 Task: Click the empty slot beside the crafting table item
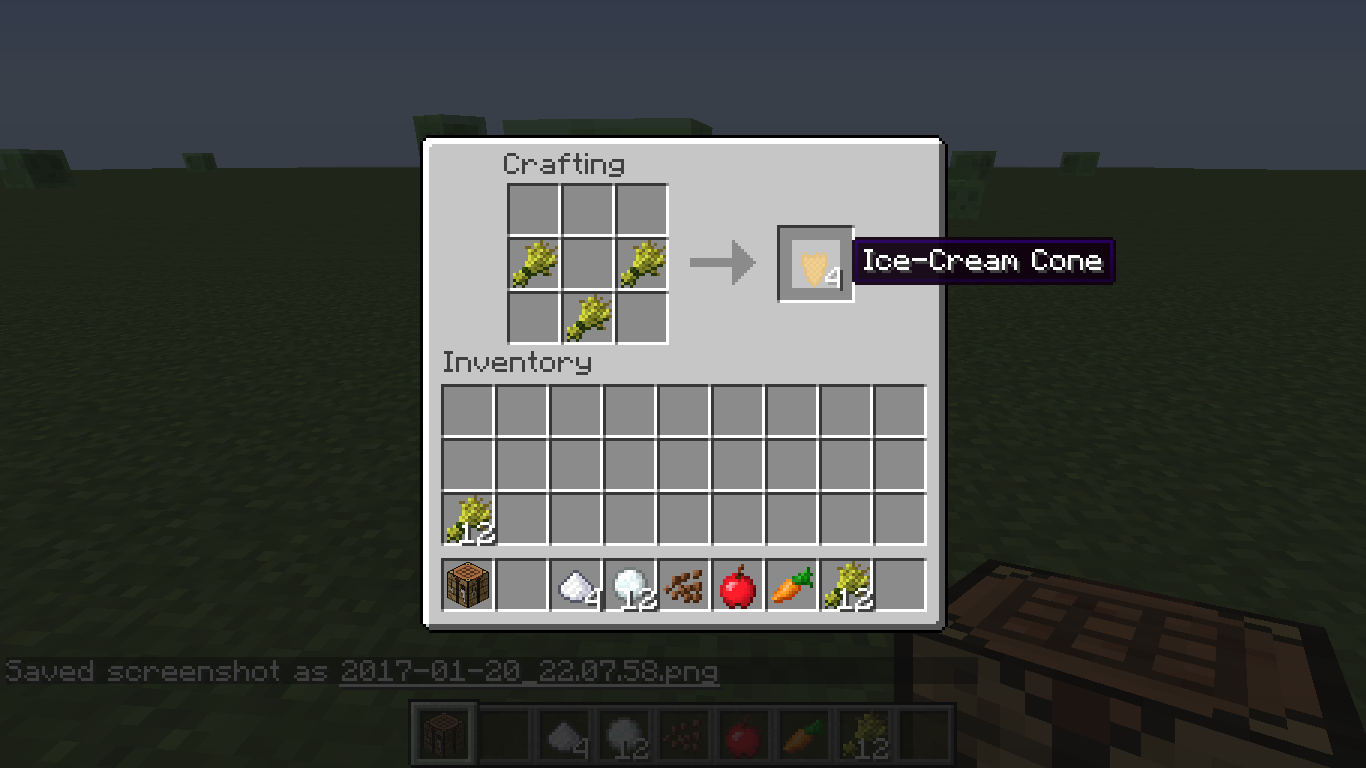tap(520, 585)
